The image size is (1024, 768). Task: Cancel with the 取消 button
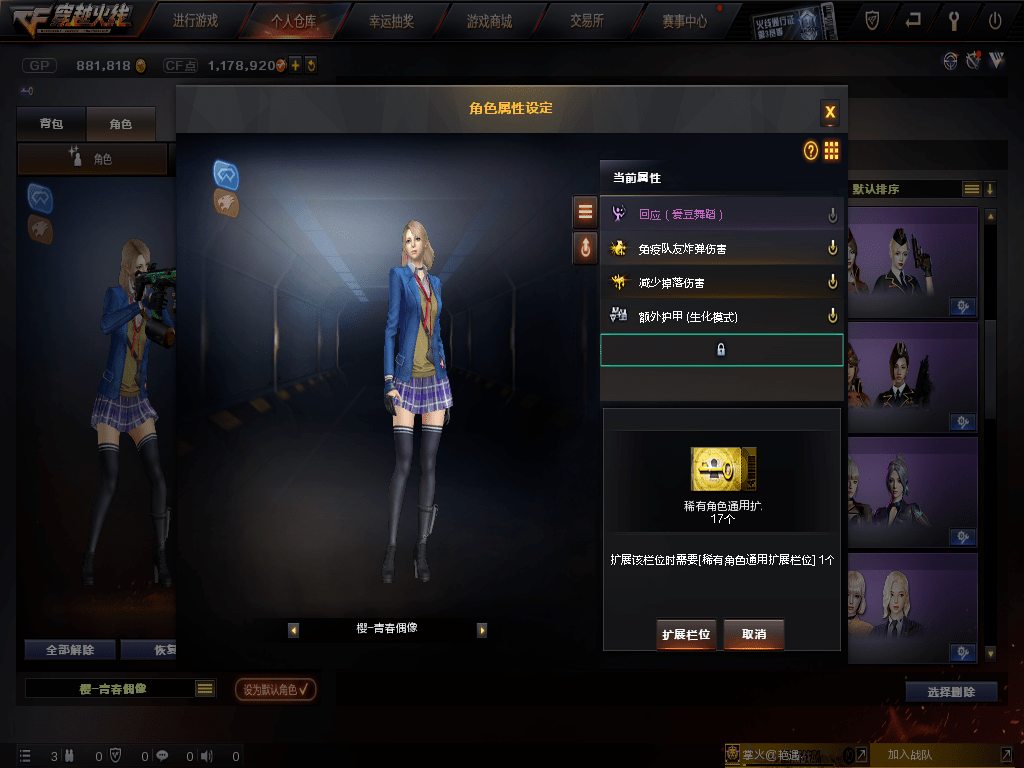(x=753, y=635)
